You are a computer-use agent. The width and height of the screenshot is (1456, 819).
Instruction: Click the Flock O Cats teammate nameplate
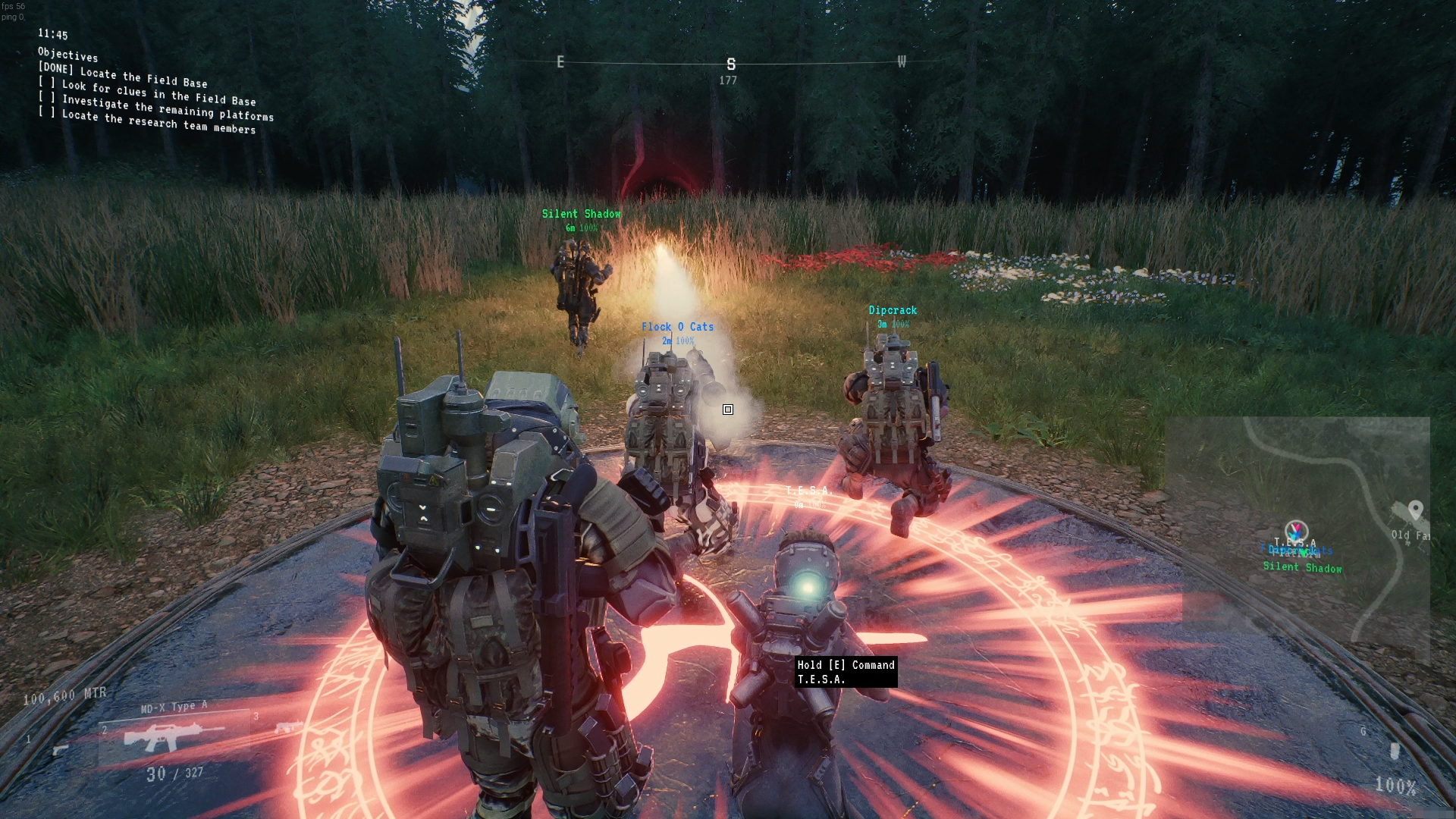[x=677, y=327]
